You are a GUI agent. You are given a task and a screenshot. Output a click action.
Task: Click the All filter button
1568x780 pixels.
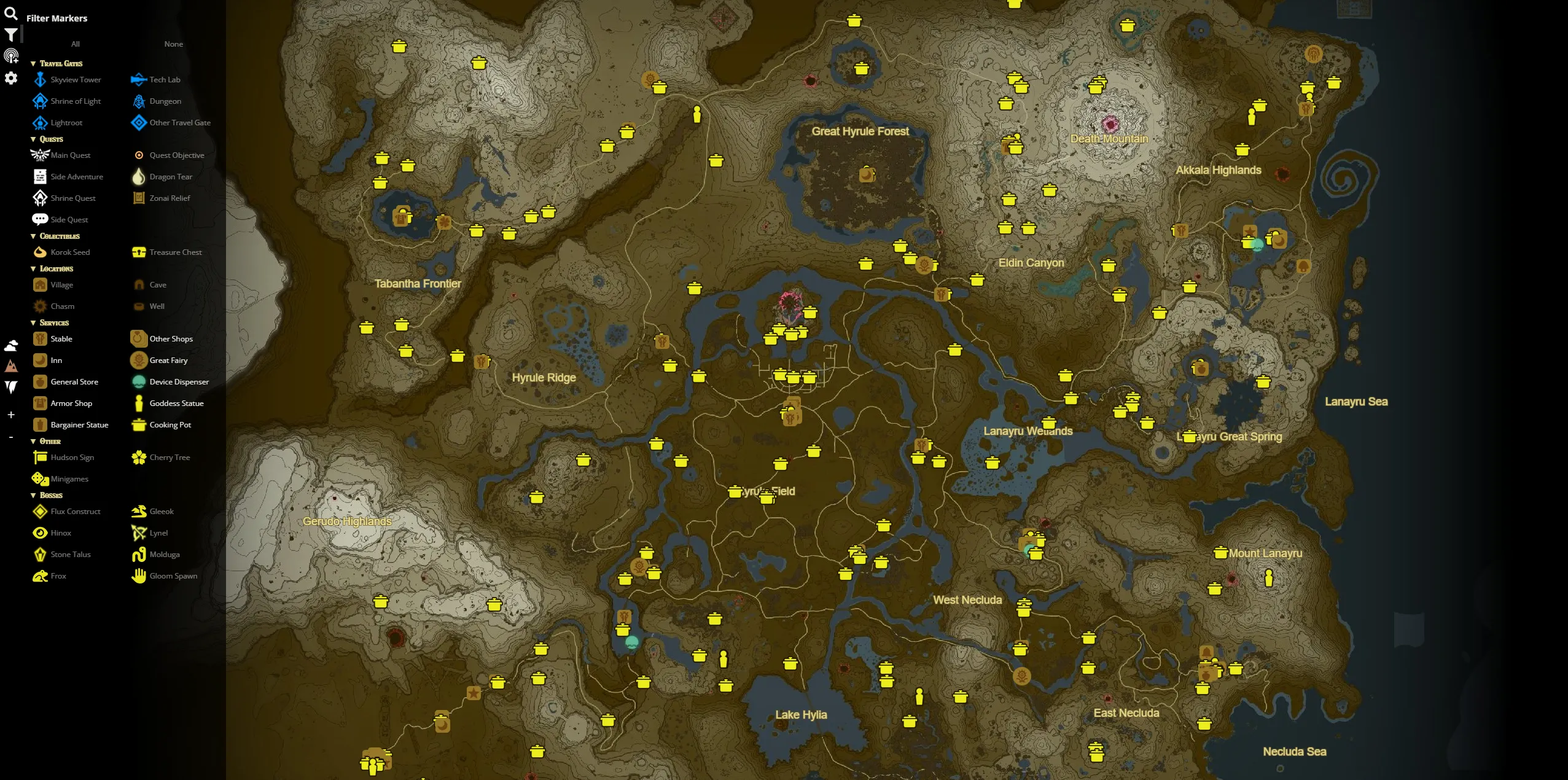pos(75,44)
